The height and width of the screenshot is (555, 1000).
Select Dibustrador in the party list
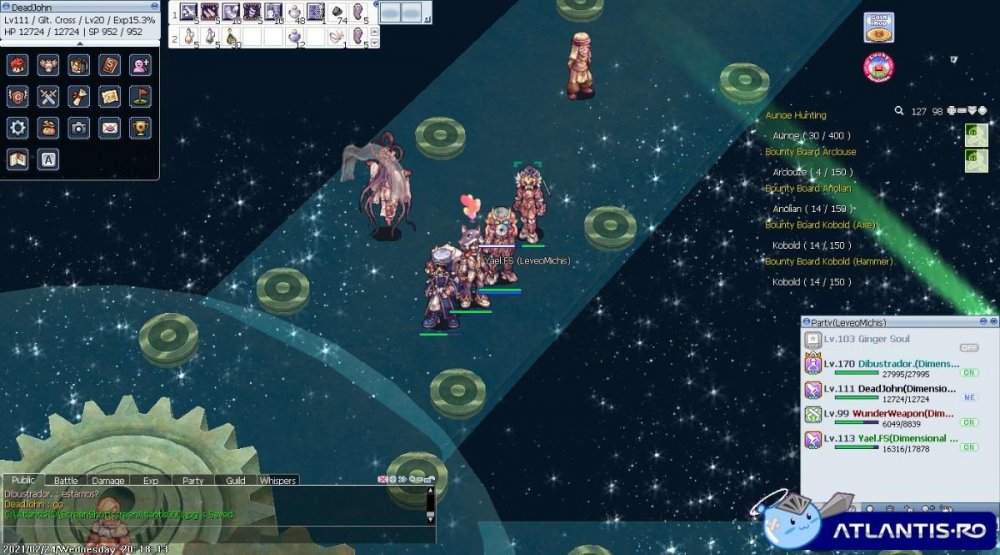(885, 364)
